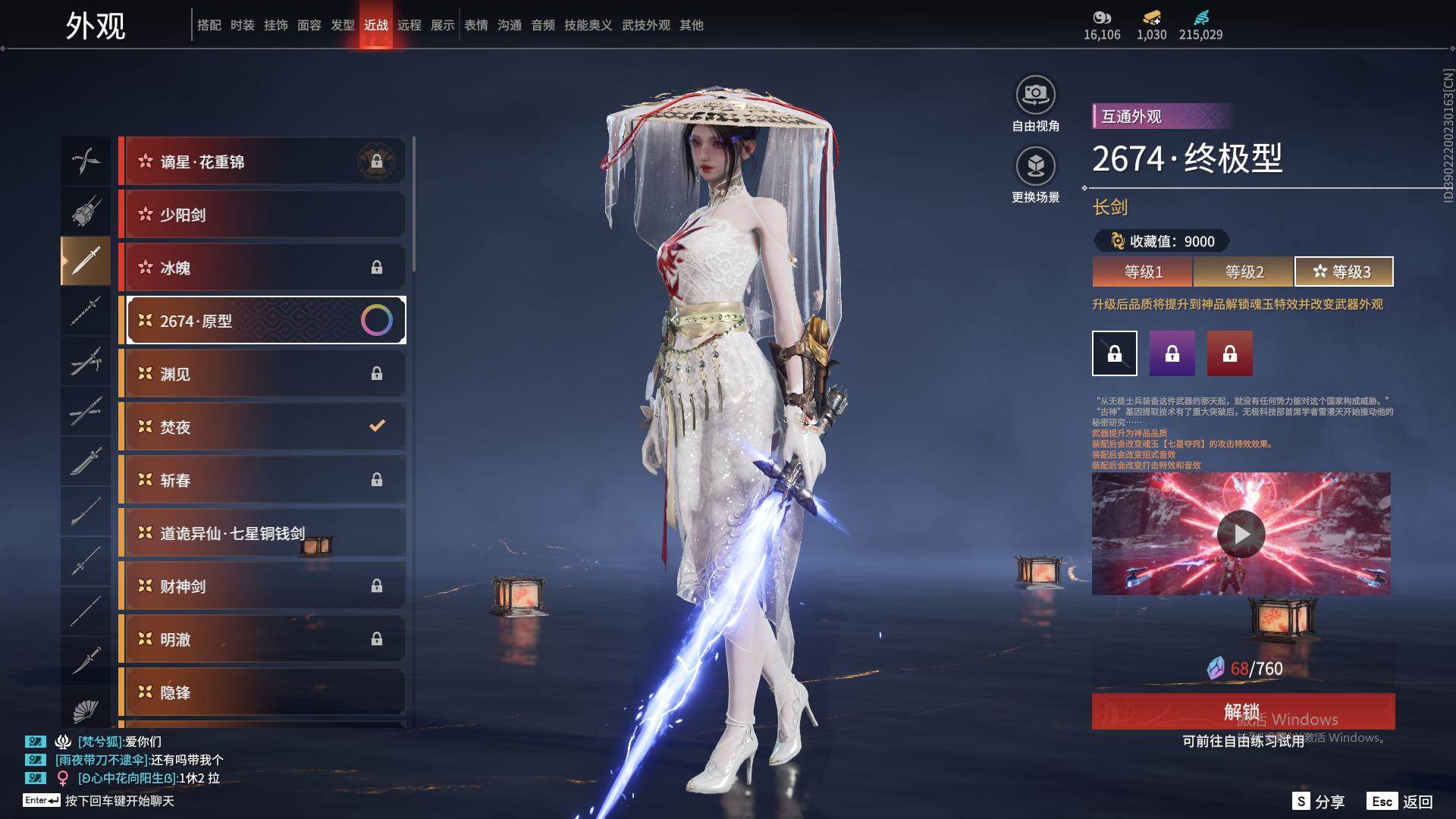The height and width of the screenshot is (819, 1456).
Task: Play the weapon preview video
Action: point(1241,534)
